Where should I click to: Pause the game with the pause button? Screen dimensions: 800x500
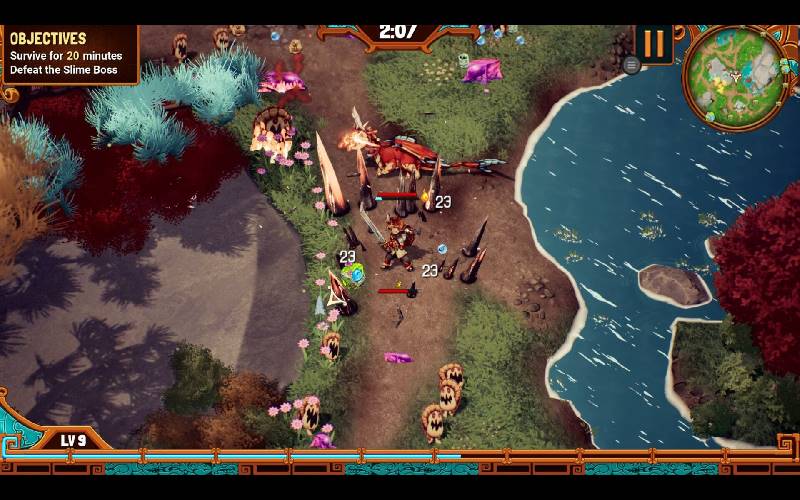click(654, 44)
